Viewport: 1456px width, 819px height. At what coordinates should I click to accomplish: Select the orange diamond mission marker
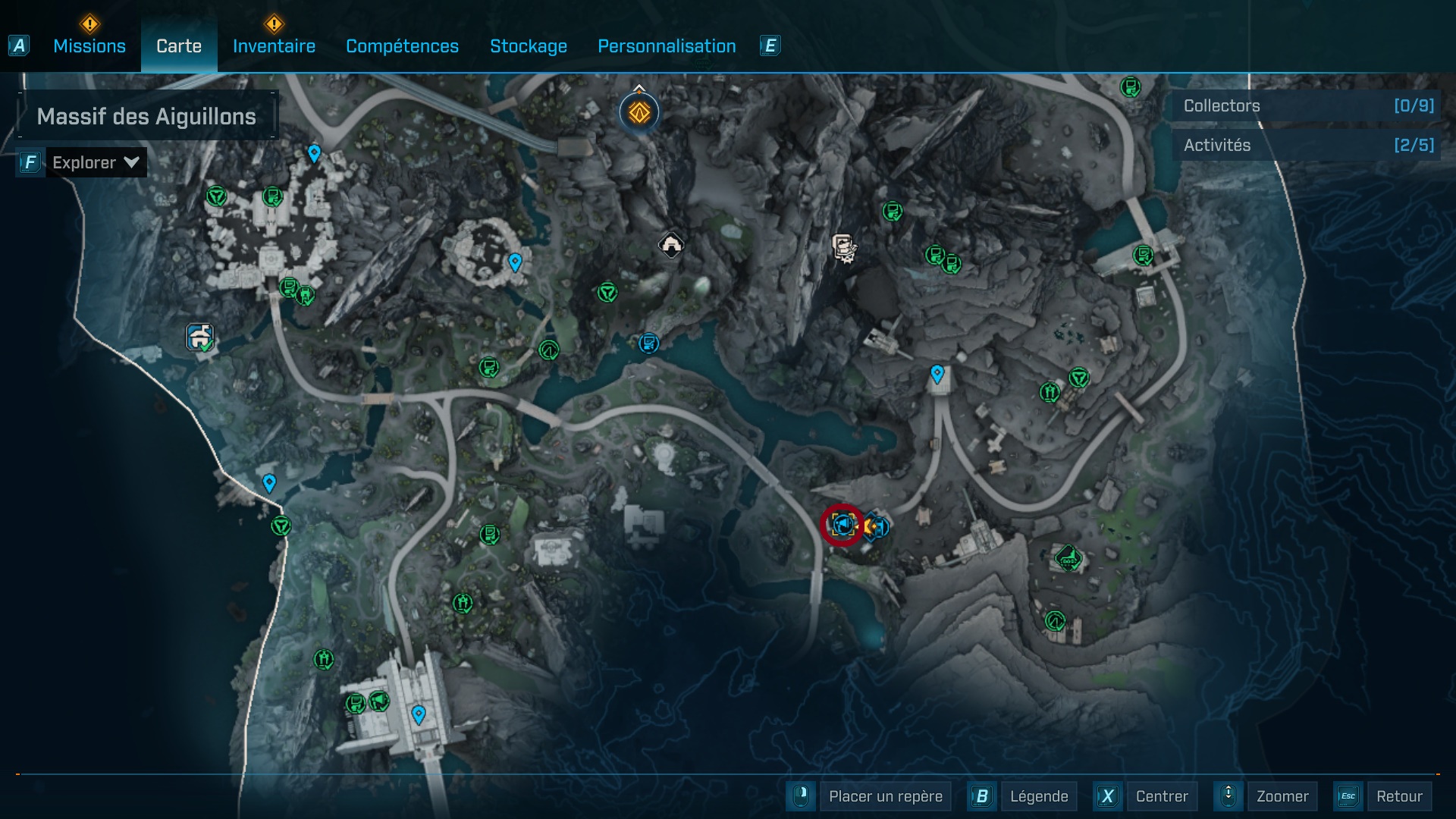point(639,113)
